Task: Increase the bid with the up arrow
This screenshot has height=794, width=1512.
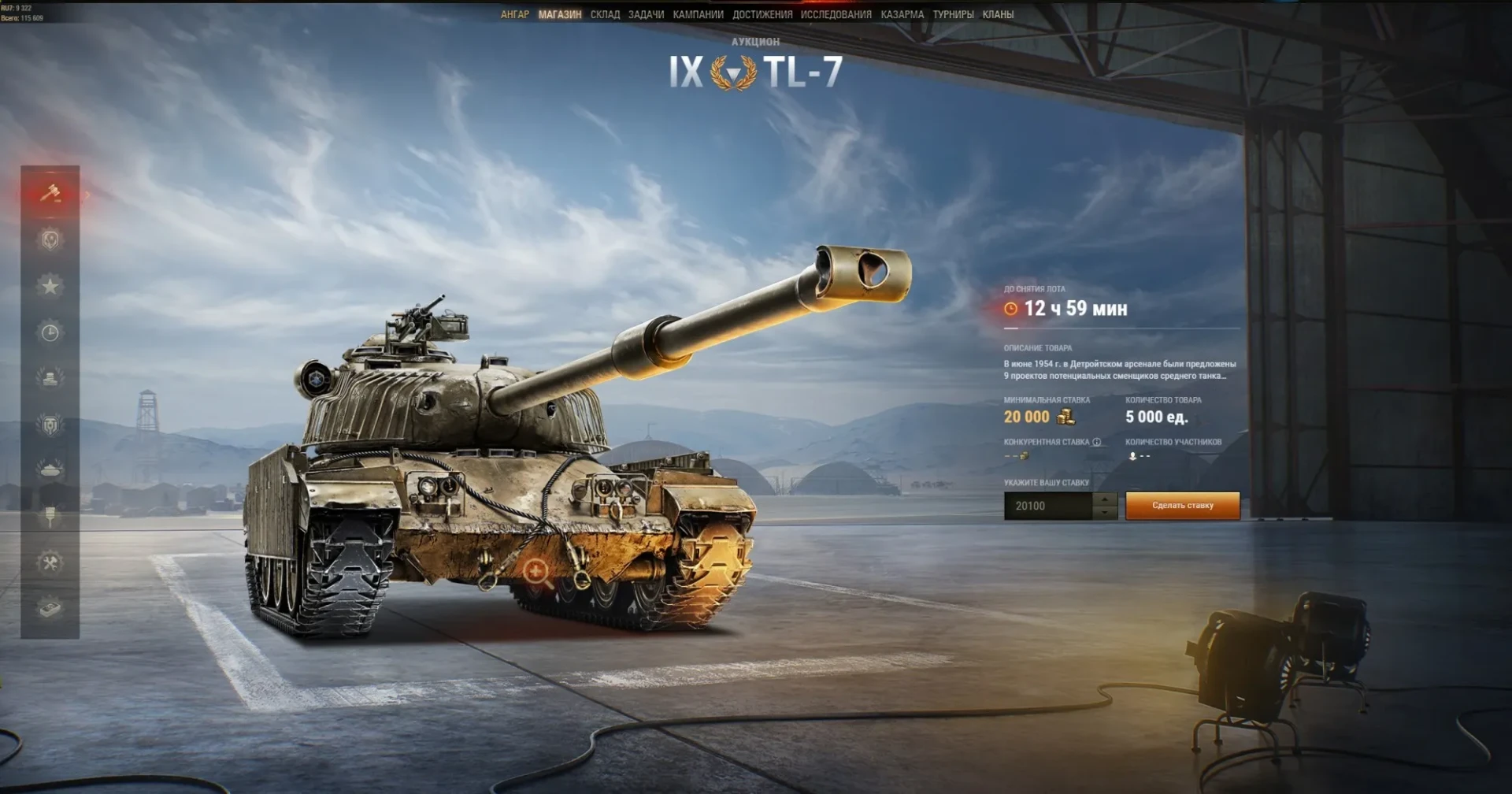Action: pos(1106,499)
